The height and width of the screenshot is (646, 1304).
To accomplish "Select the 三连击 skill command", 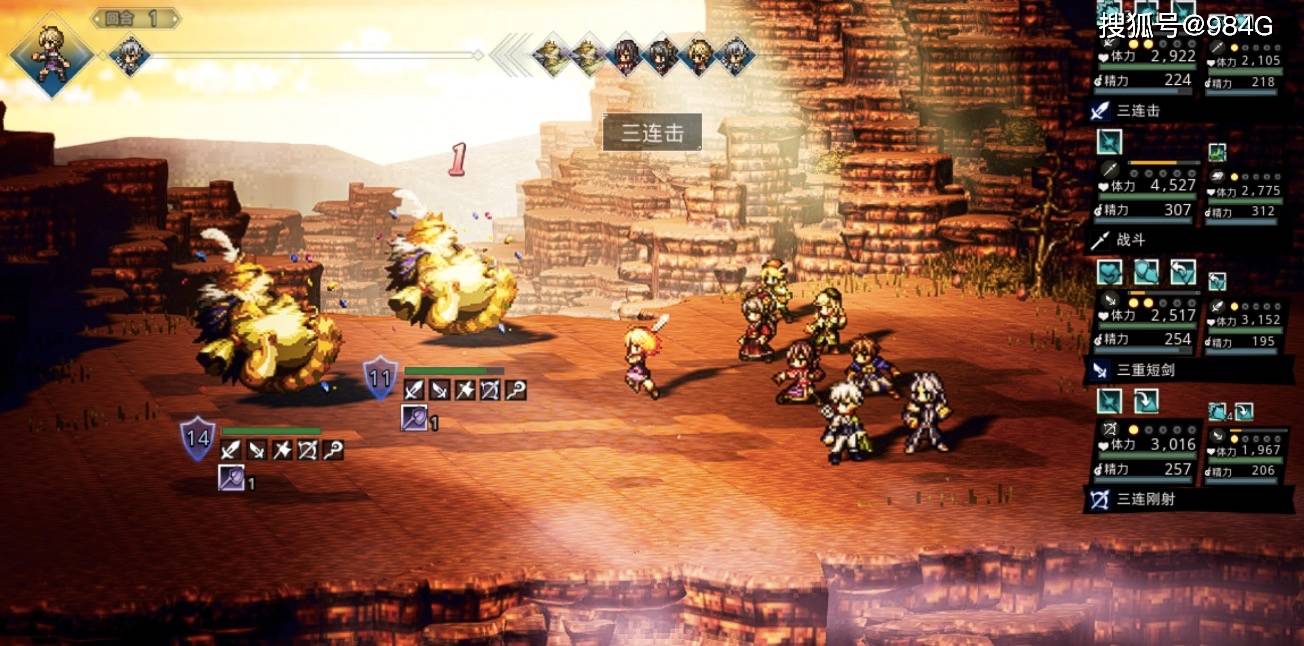I will (x=1138, y=111).
